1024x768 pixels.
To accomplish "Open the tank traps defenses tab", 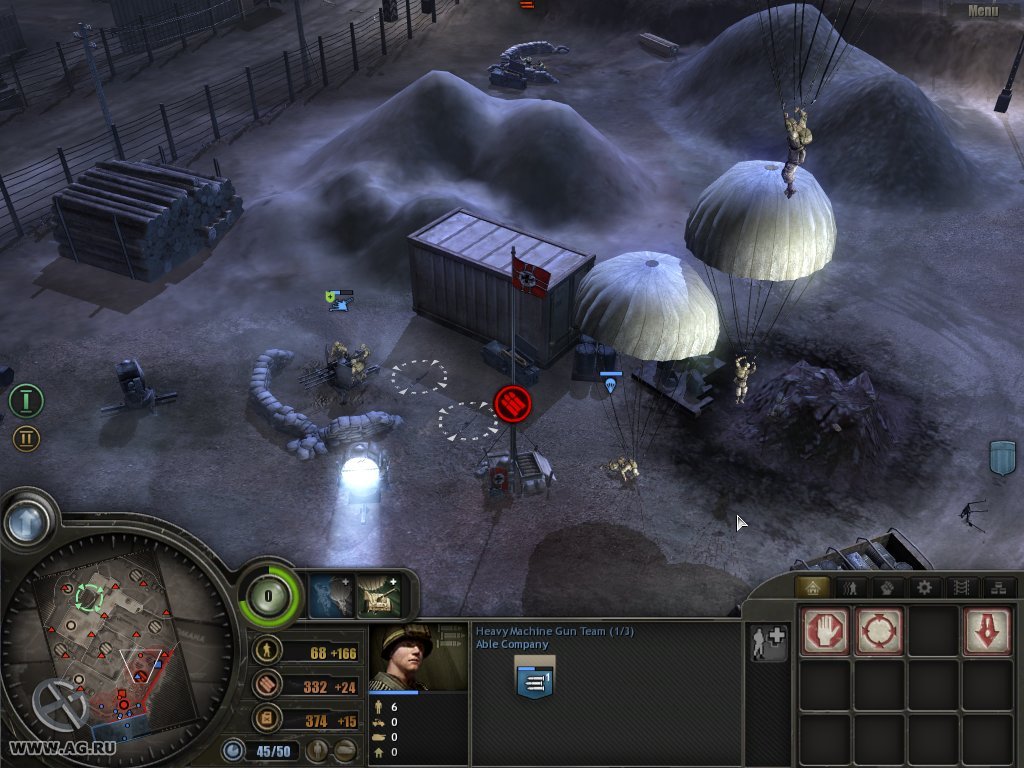I will (x=960, y=588).
